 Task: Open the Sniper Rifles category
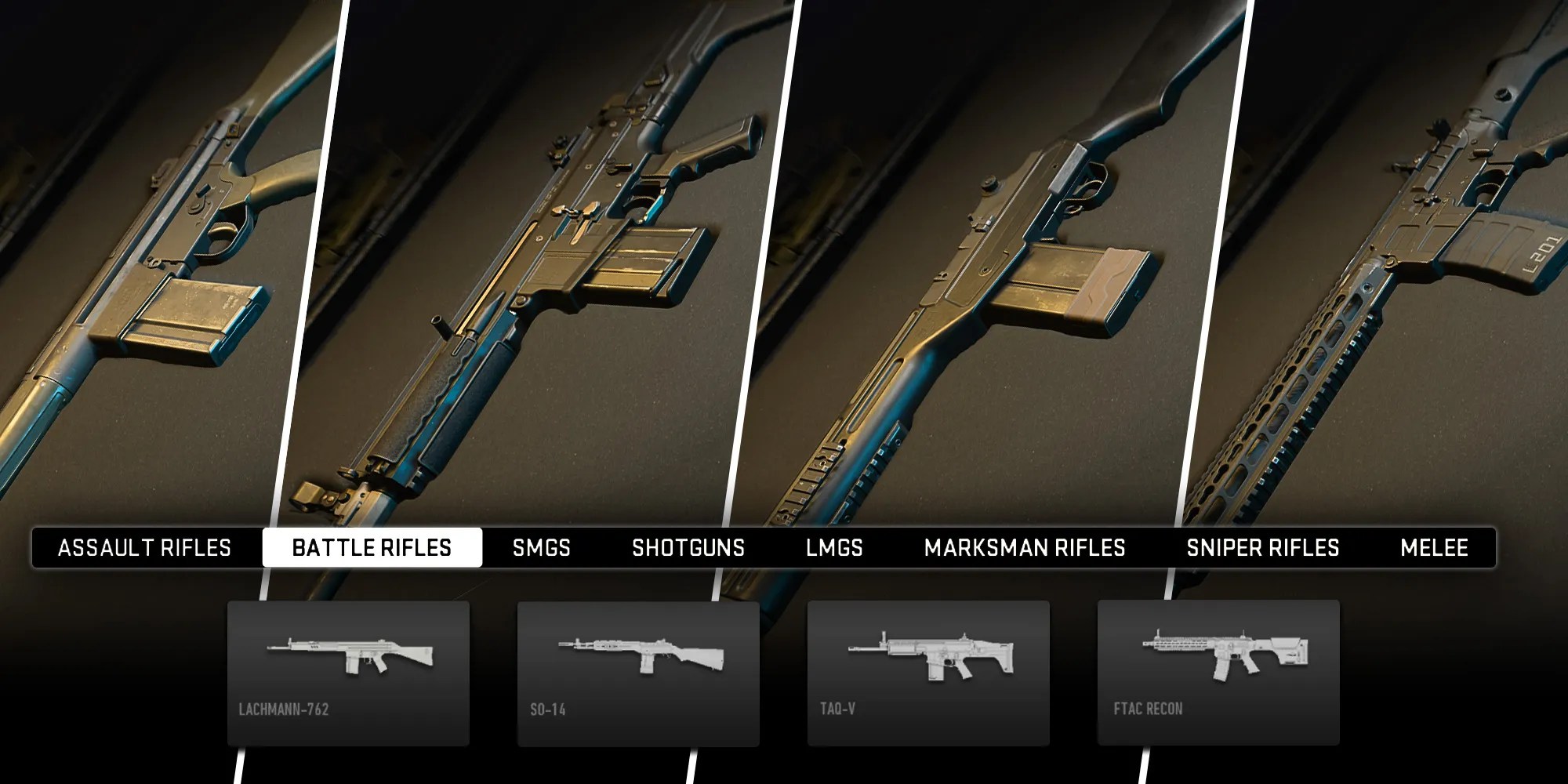1262,548
